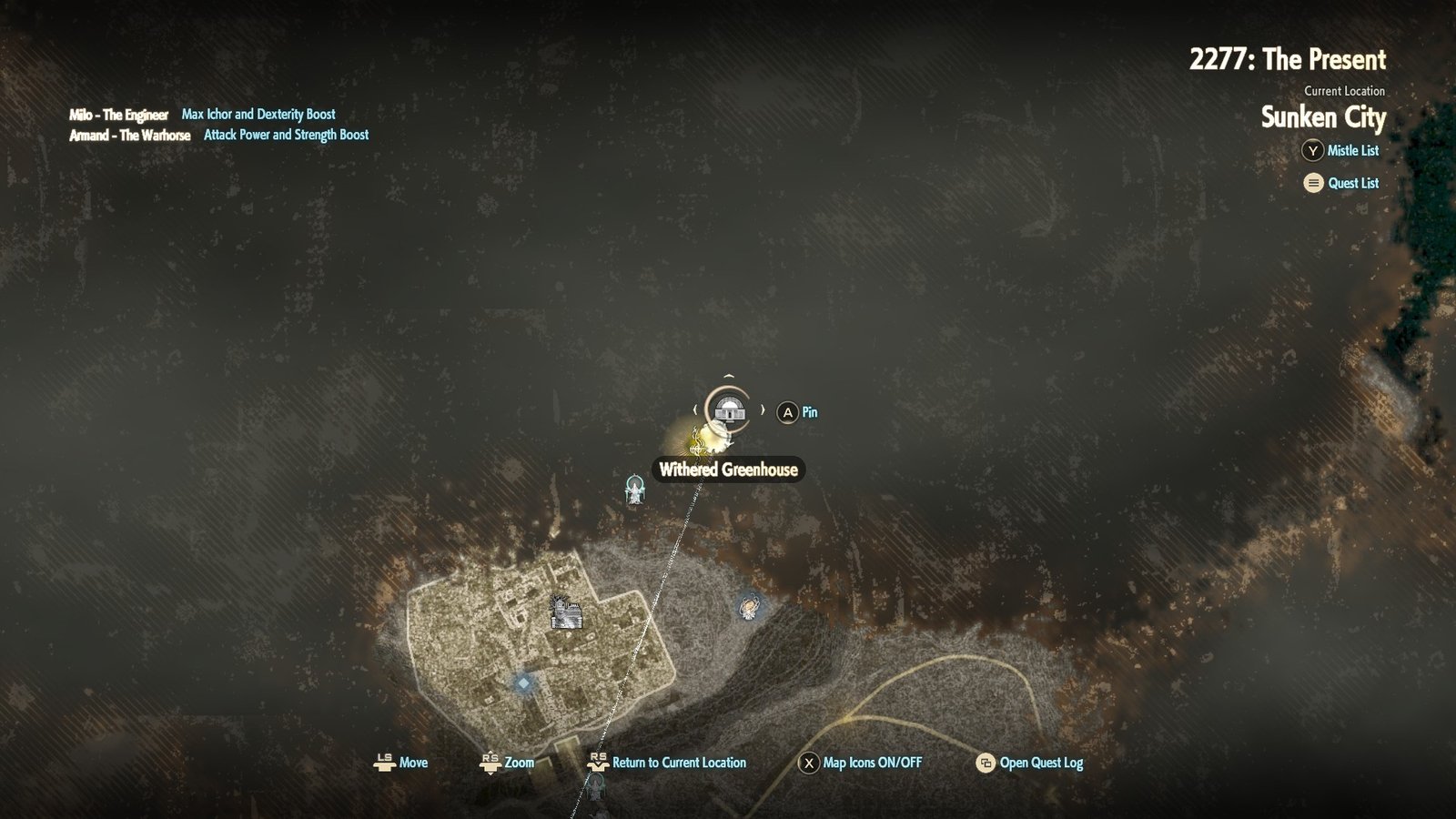Open the Quest Log
The height and width of the screenshot is (819, 1456).
[1029, 763]
